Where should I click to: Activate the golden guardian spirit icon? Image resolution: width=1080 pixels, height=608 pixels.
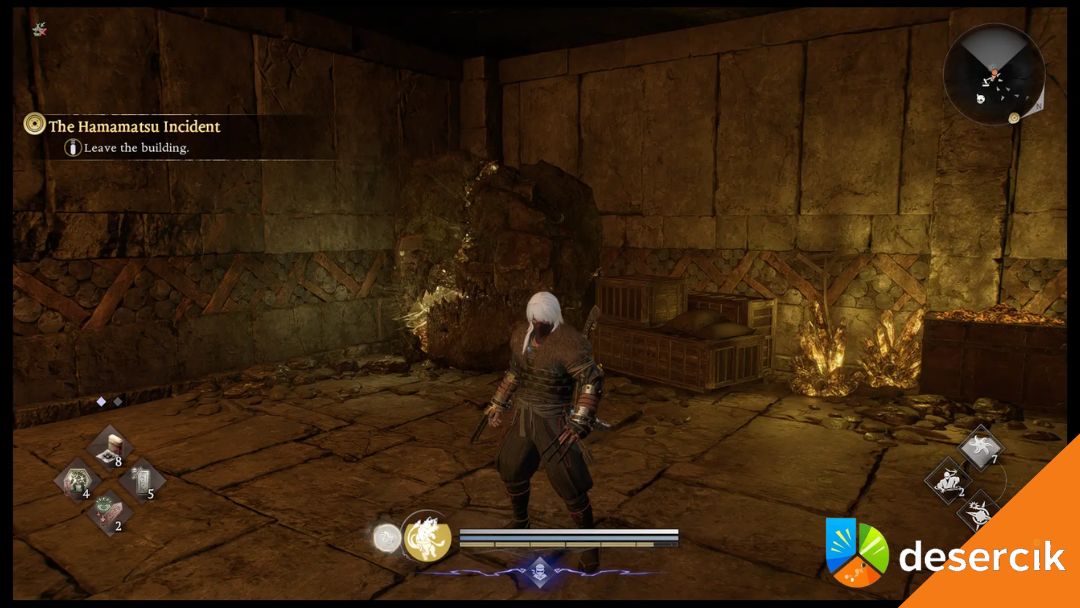(x=427, y=538)
